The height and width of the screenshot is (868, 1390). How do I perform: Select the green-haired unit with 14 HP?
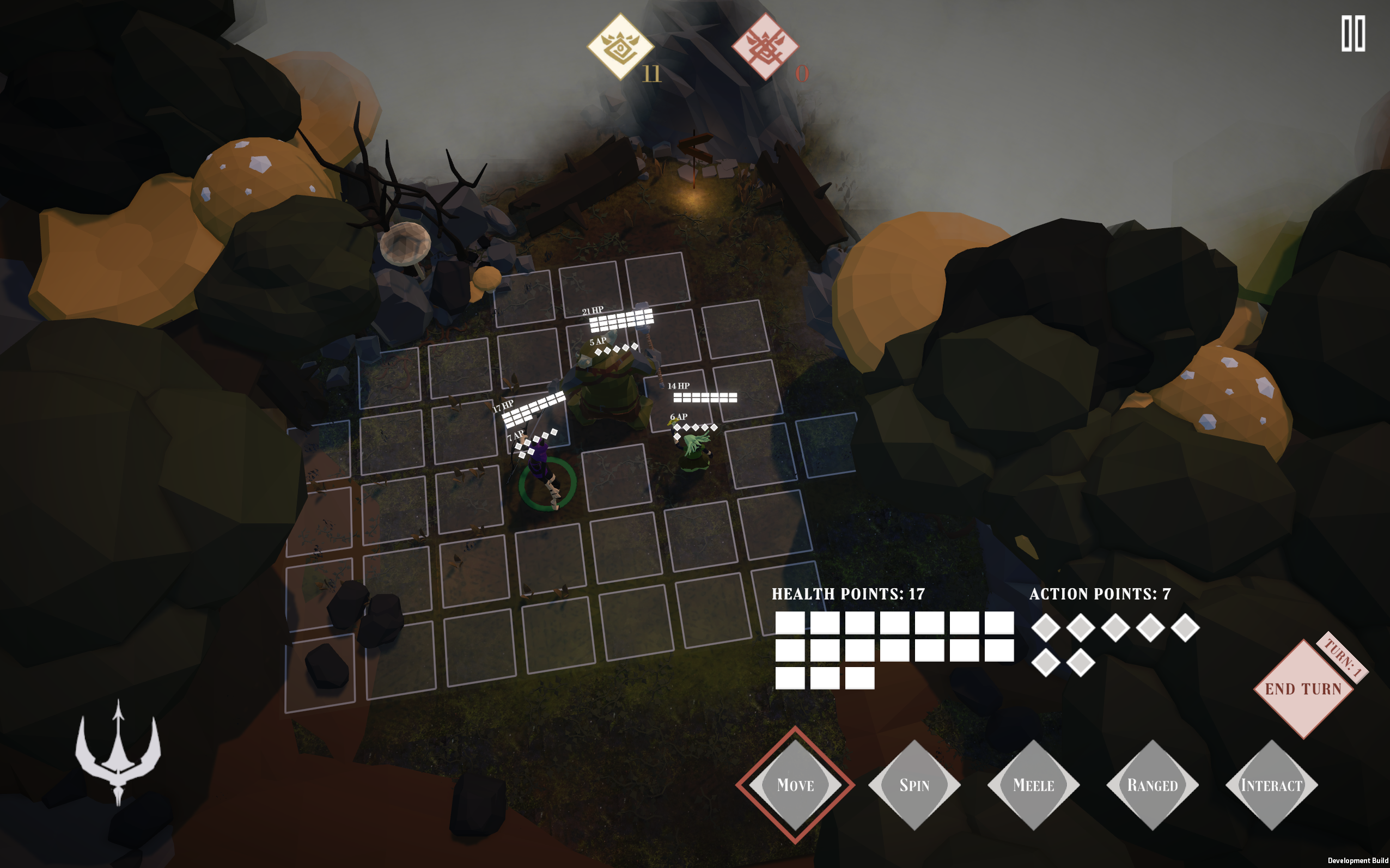click(696, 451)
